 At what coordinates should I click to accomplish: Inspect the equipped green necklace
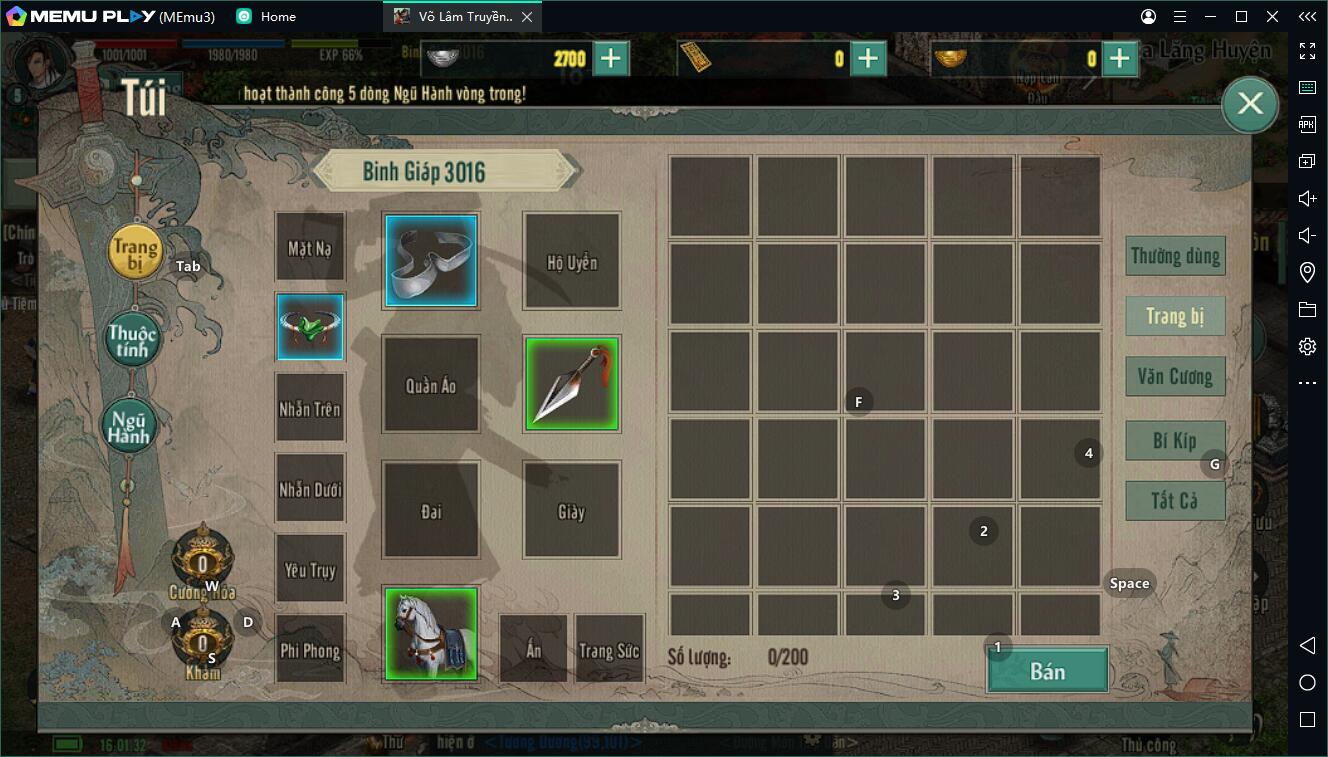click(310, 327)
